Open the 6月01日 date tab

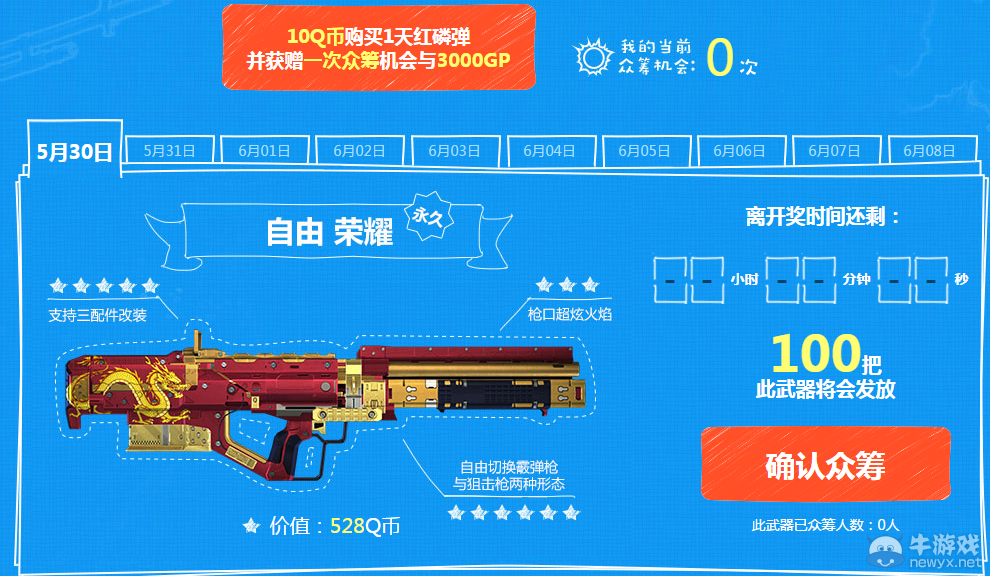pyautogui.click(x=264, y=151)
